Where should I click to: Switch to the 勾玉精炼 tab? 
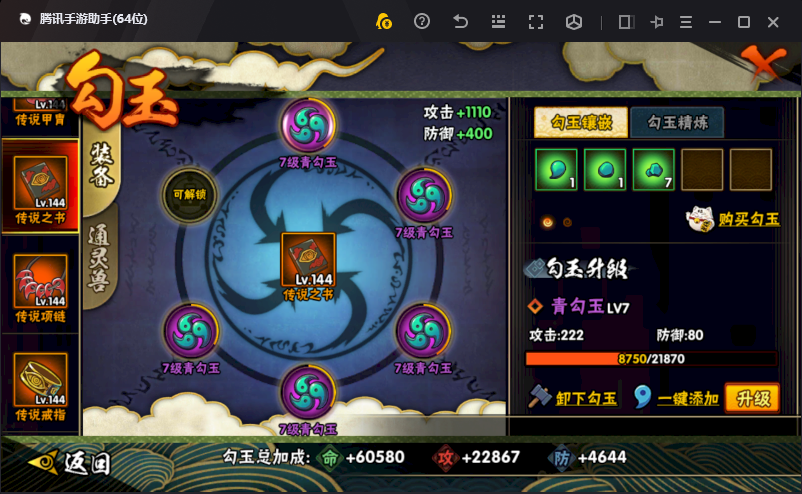pos(677,122)
